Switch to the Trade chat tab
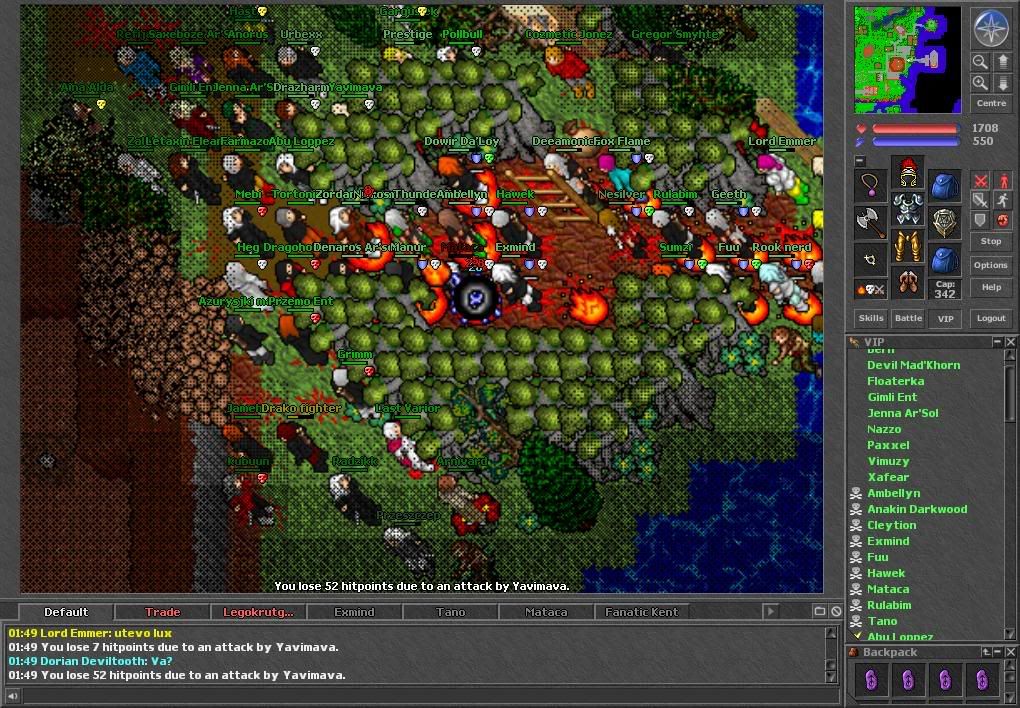 click(x=162, y=612)
